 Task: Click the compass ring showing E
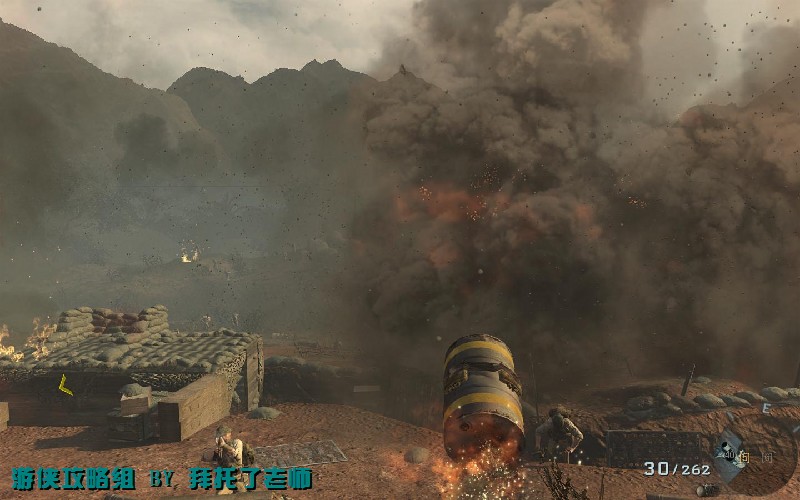767,410
